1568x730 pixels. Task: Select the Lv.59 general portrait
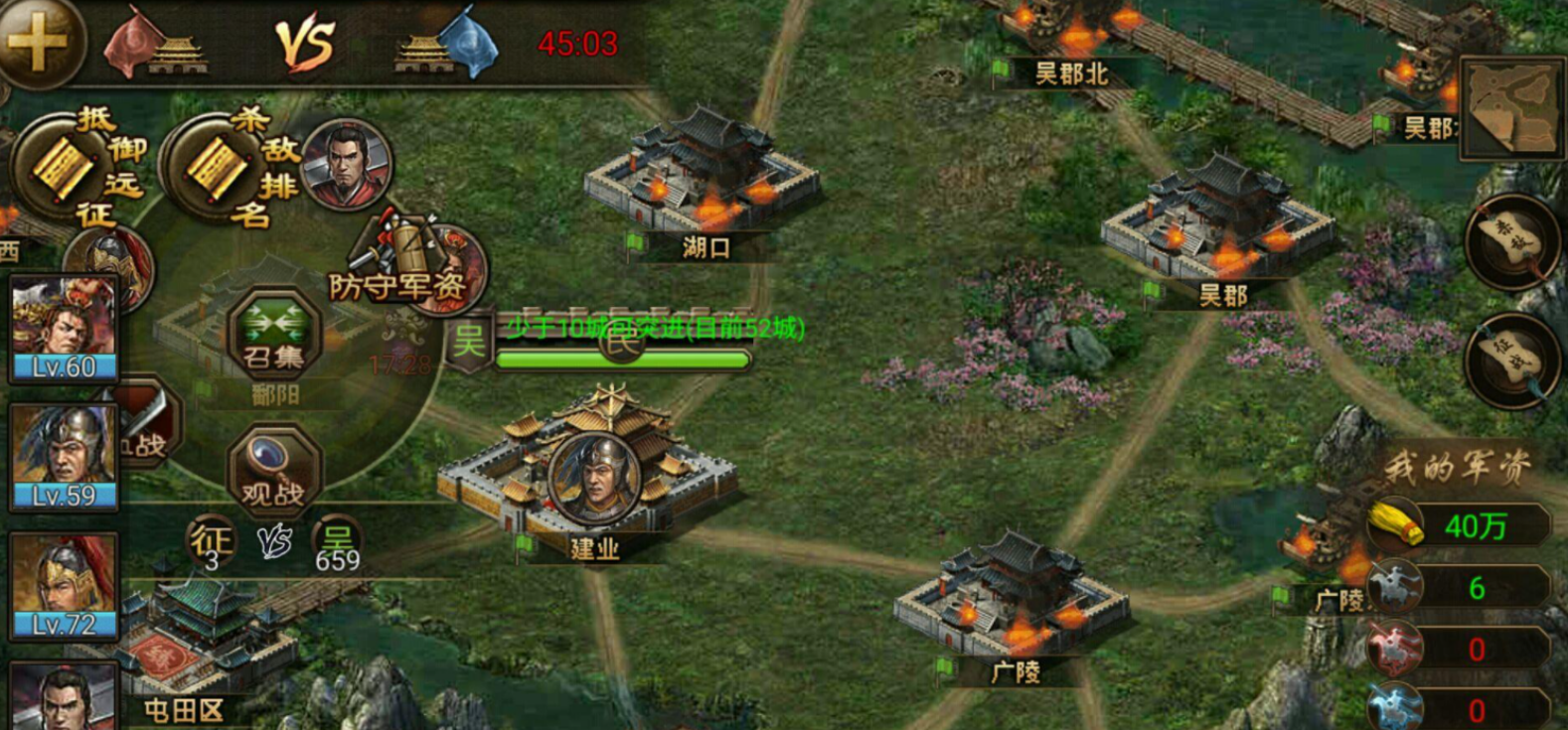(65, 457)
